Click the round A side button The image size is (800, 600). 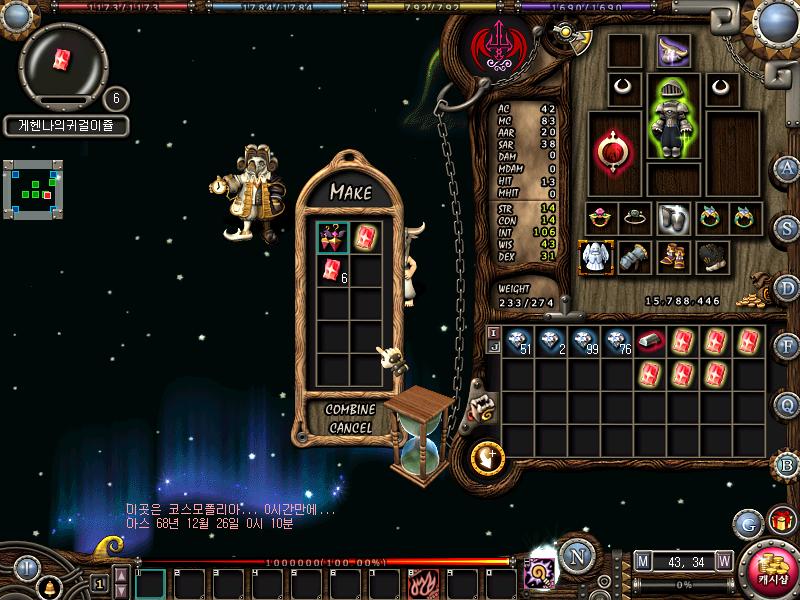tap(788, 168)
